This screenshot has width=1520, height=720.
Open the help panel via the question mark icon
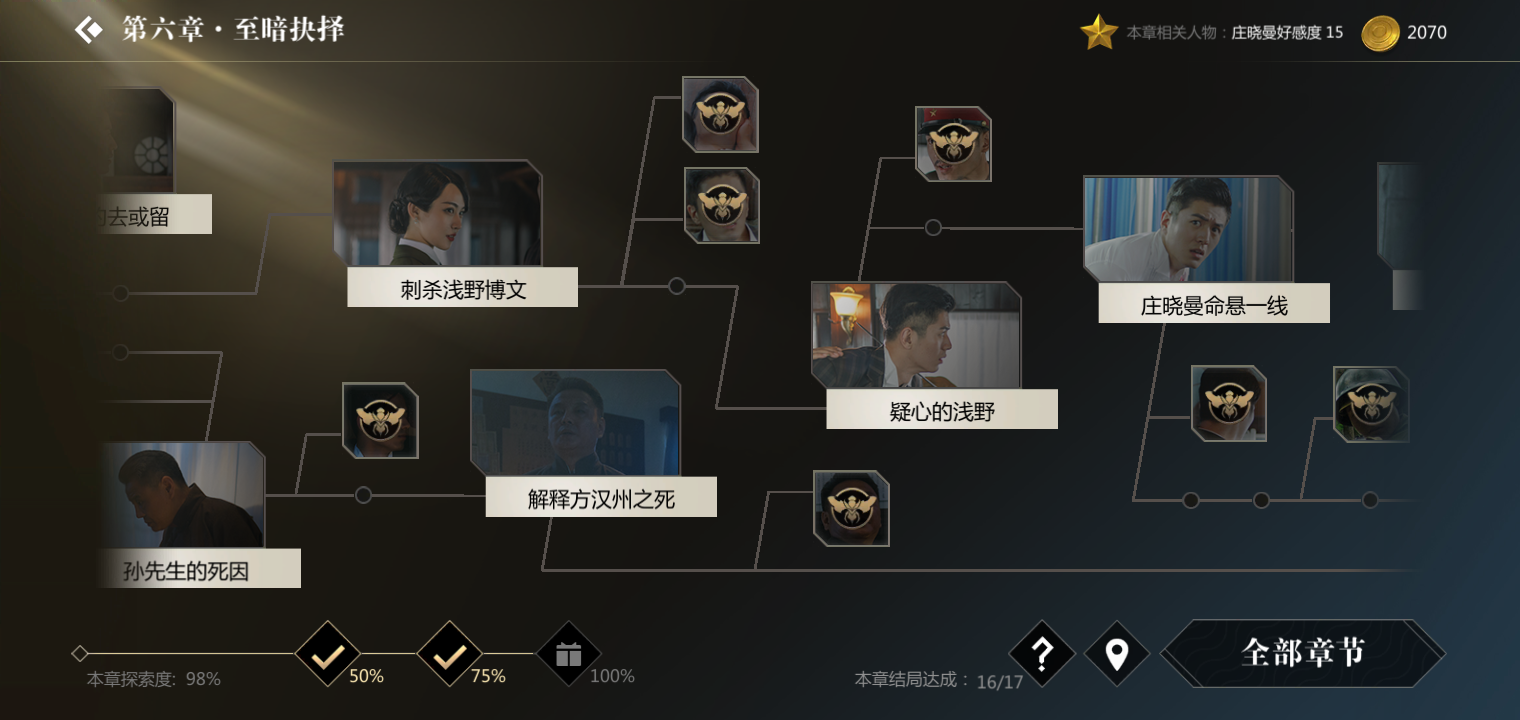click(1042, 655)
